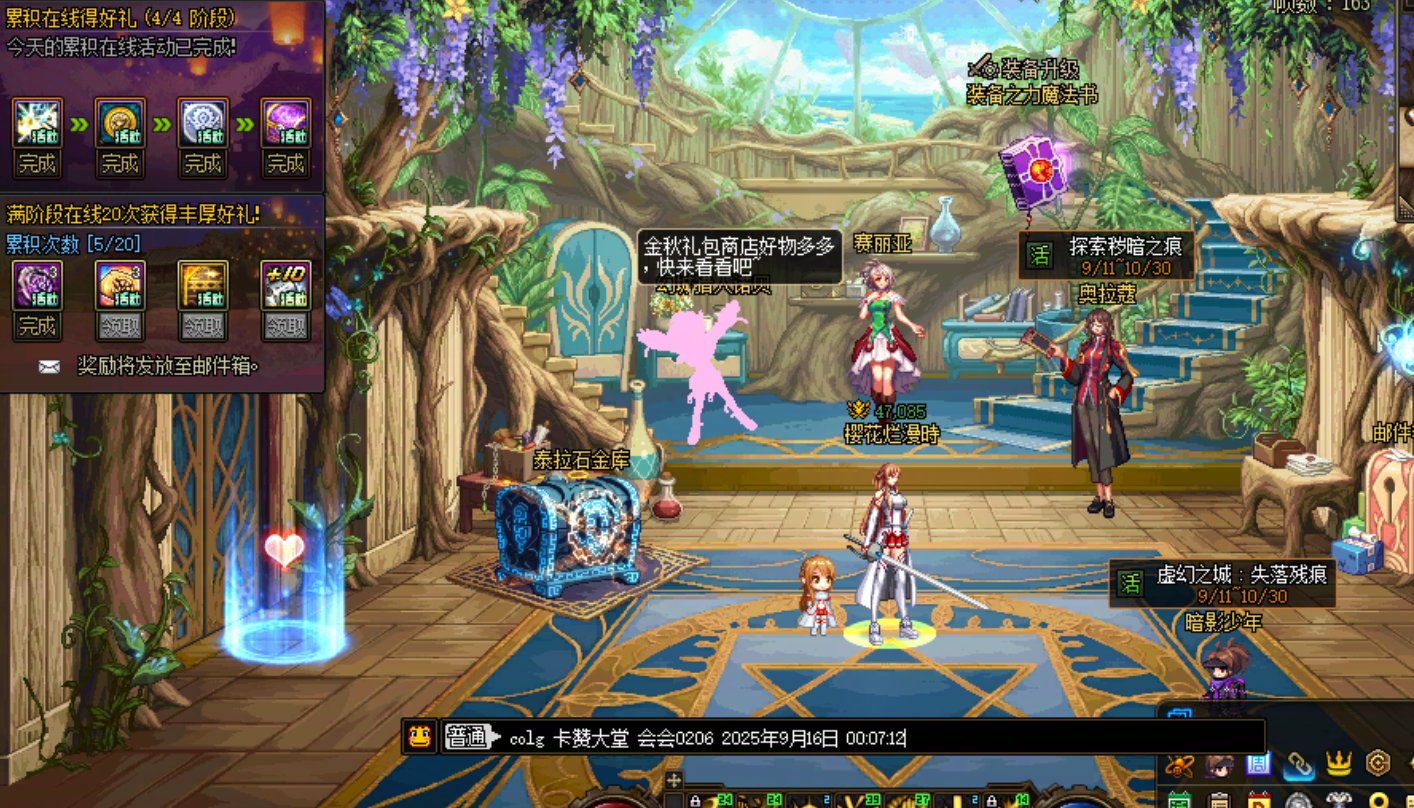Open the character portrait menu icon

tap(1218, 766)
